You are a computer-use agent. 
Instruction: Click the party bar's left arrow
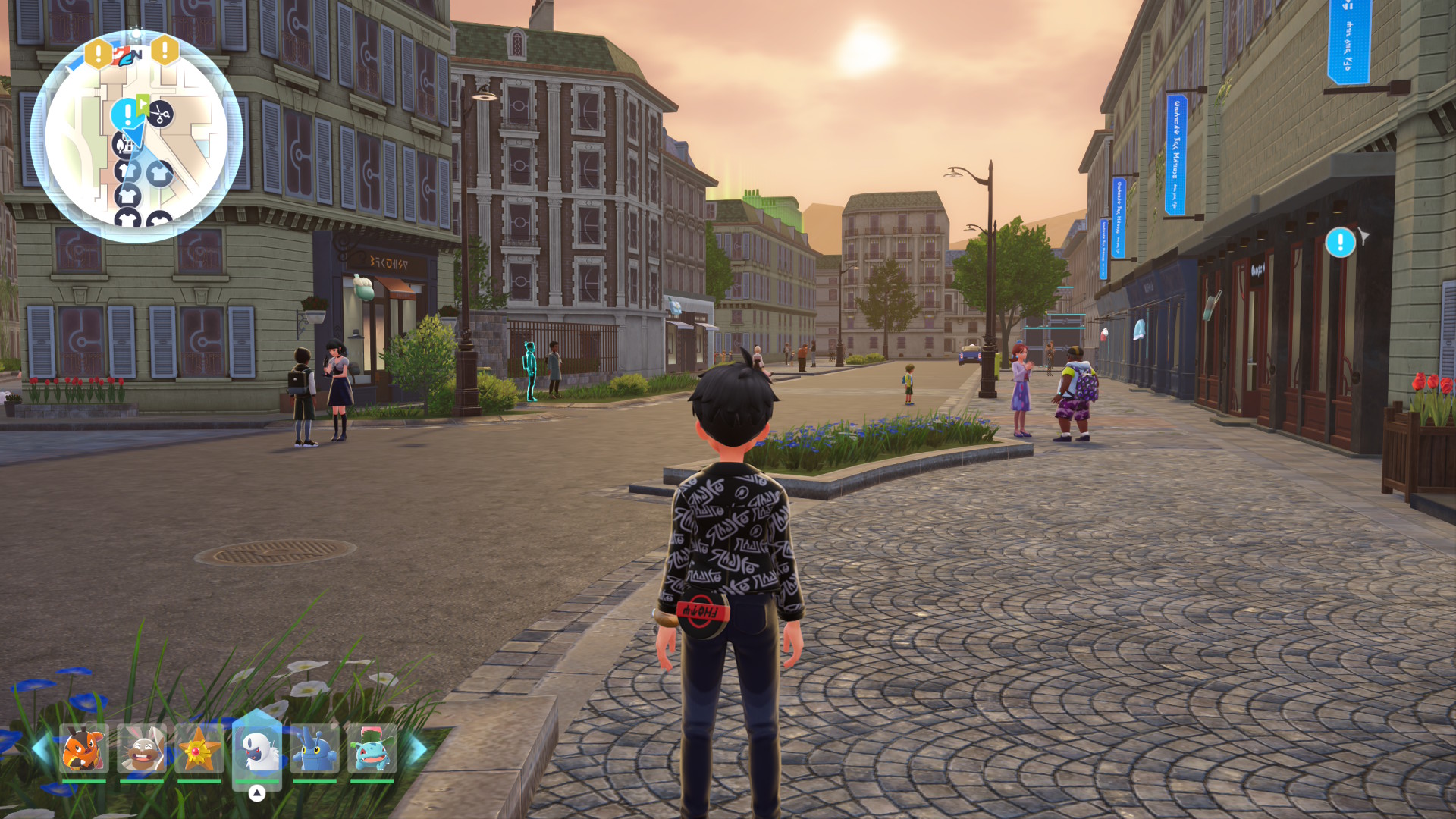(x=40, y=749)
